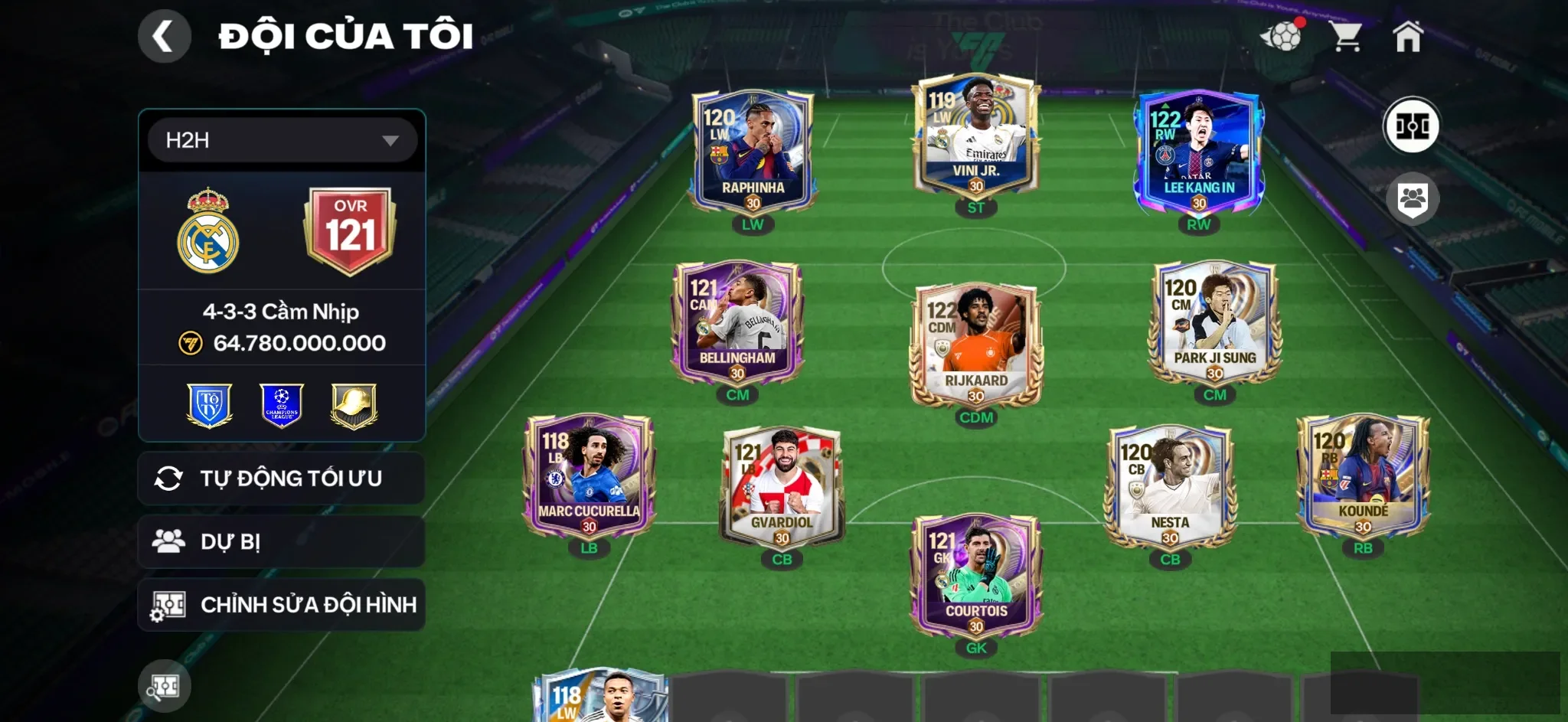
Task: Click the Champions League badge
Action: 281,405
